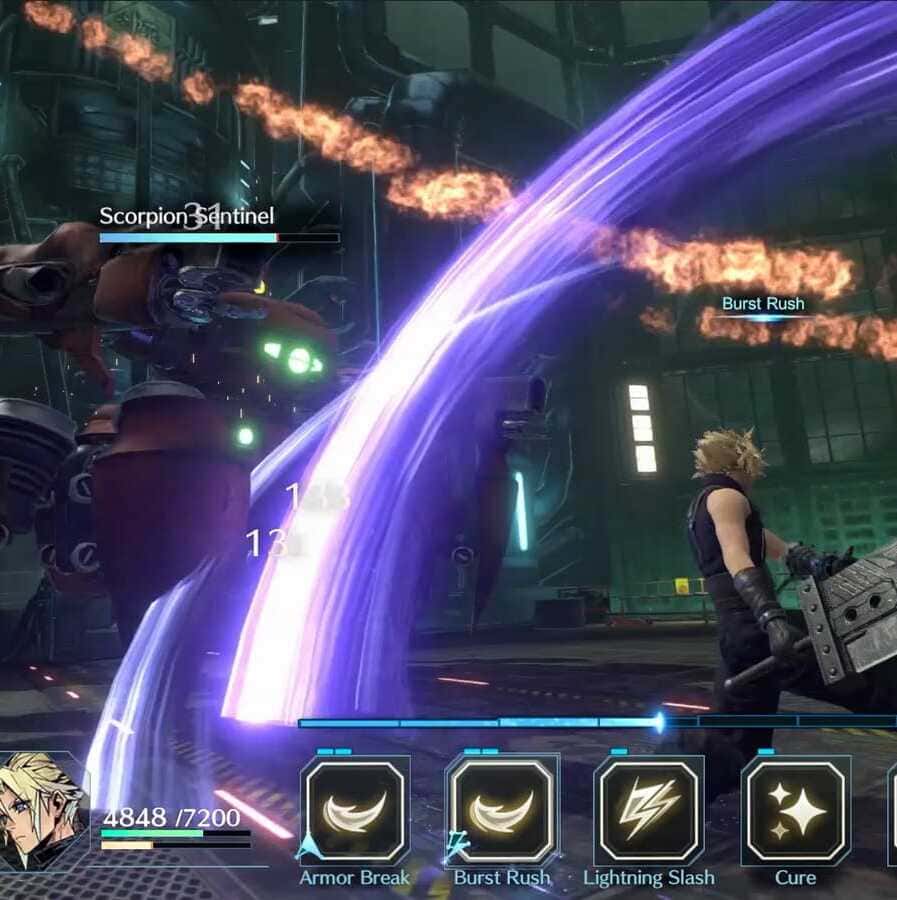897x900 pixels.
Task: Activate the Armor Break ability
Action: tap(355, 810)
